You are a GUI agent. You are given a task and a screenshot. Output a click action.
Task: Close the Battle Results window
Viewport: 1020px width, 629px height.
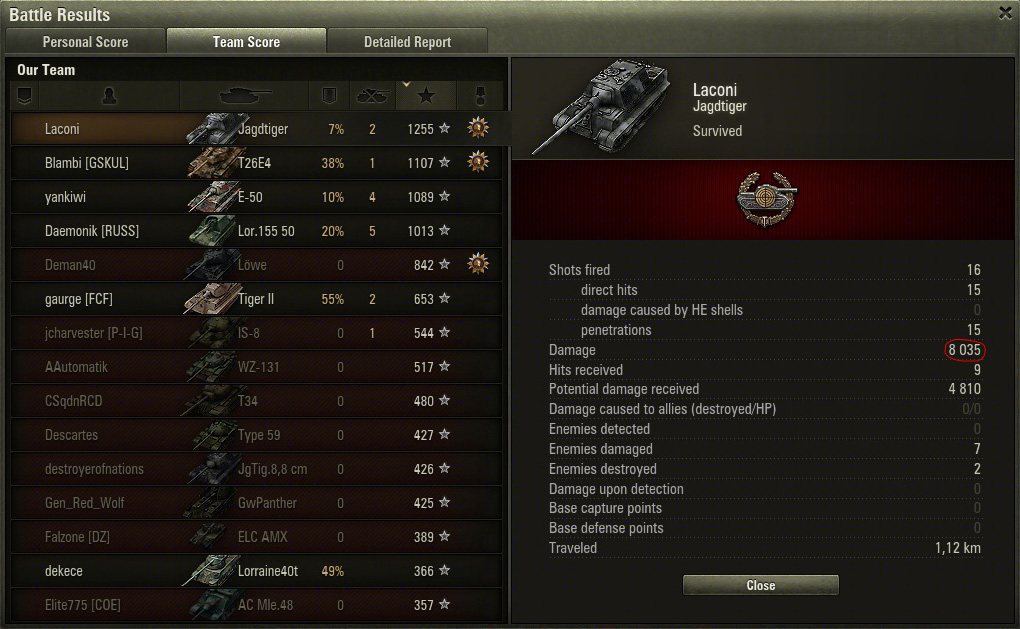[x=1005, y=13]
